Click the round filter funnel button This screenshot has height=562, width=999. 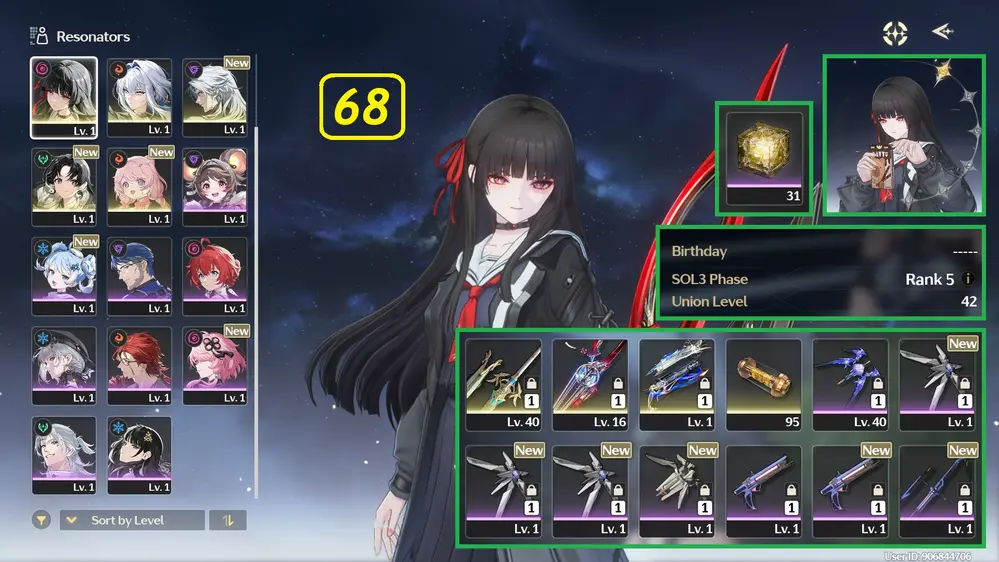tap(41, 520)
